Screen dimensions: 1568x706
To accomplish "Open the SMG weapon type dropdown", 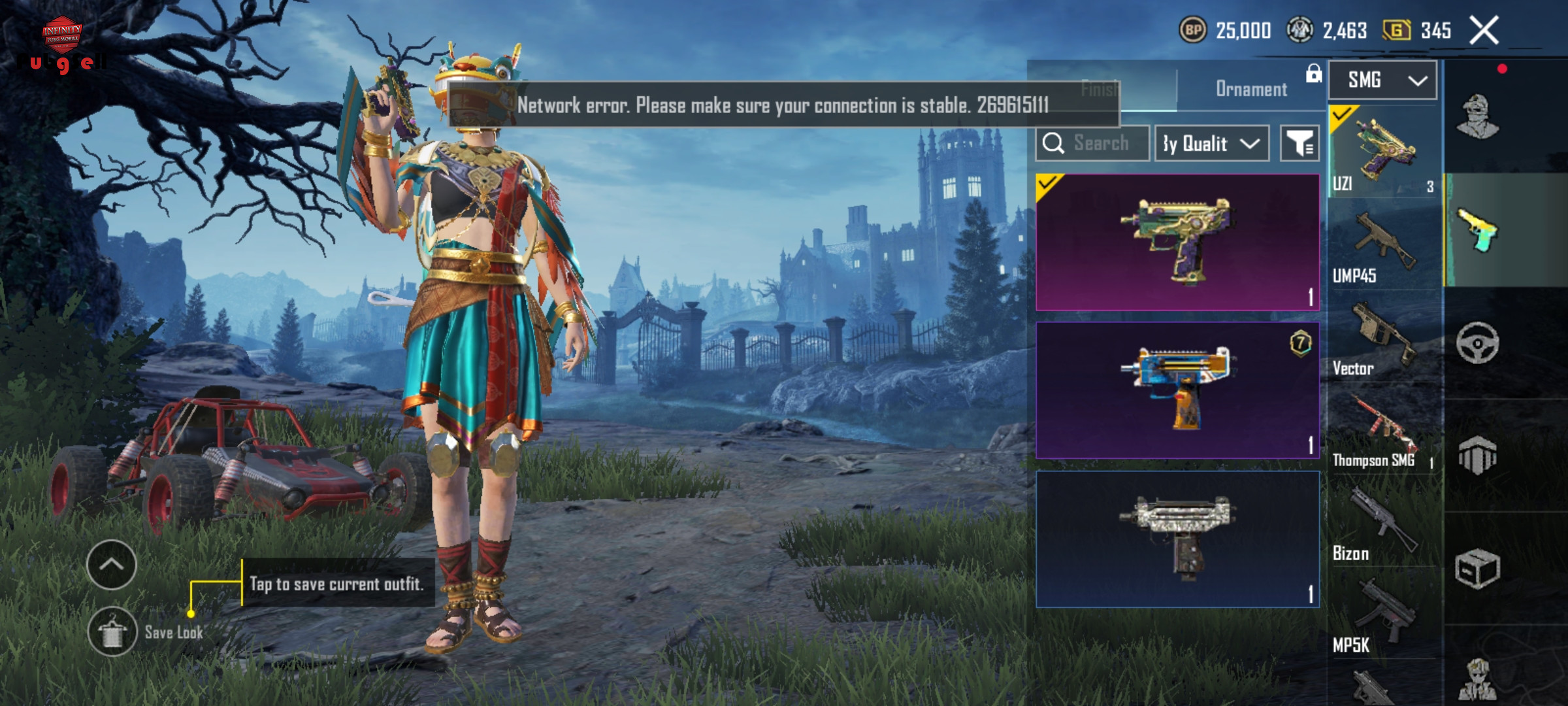I will tap(1382, 80).
